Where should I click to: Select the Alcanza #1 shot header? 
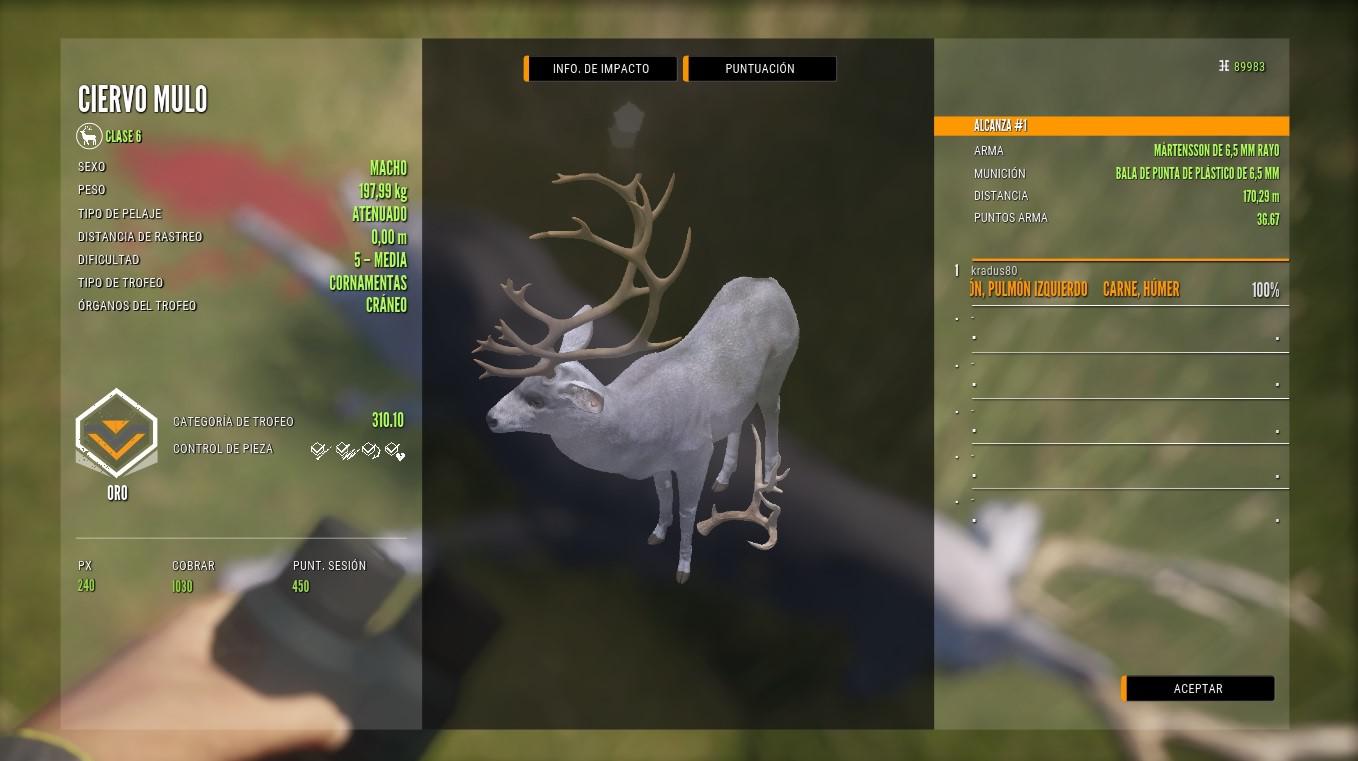[x=1110, y=126]
